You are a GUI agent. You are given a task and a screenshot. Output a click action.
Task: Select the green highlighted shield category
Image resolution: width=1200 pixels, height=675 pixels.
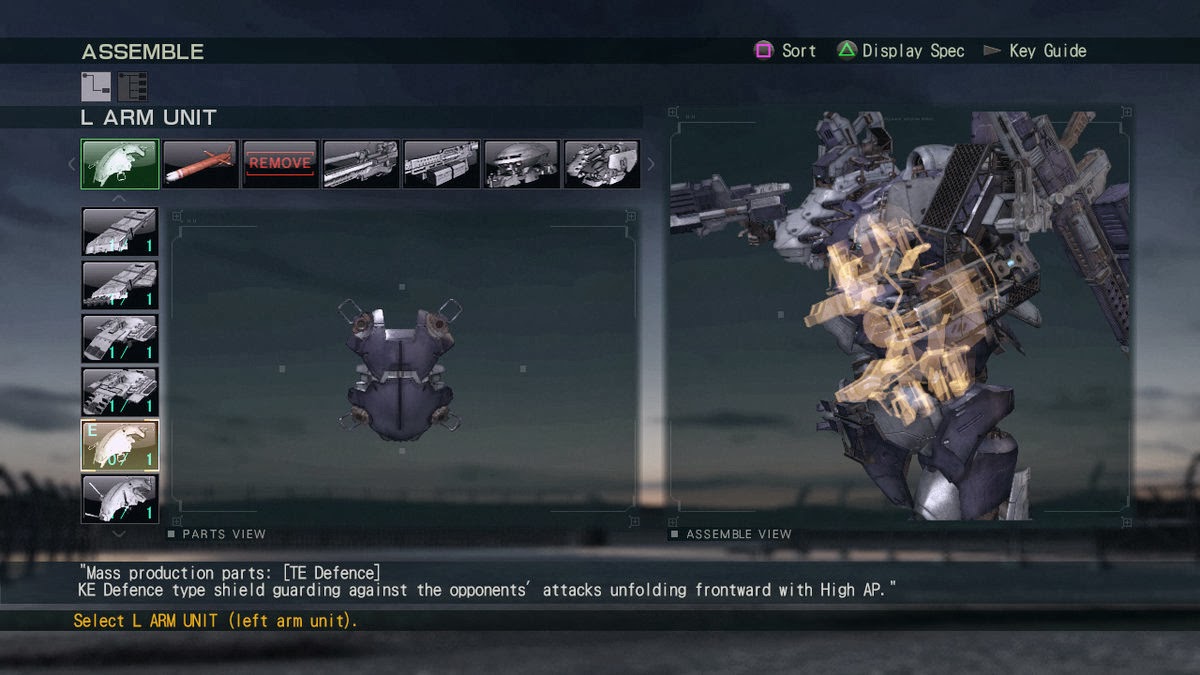[x=120, y=164]
